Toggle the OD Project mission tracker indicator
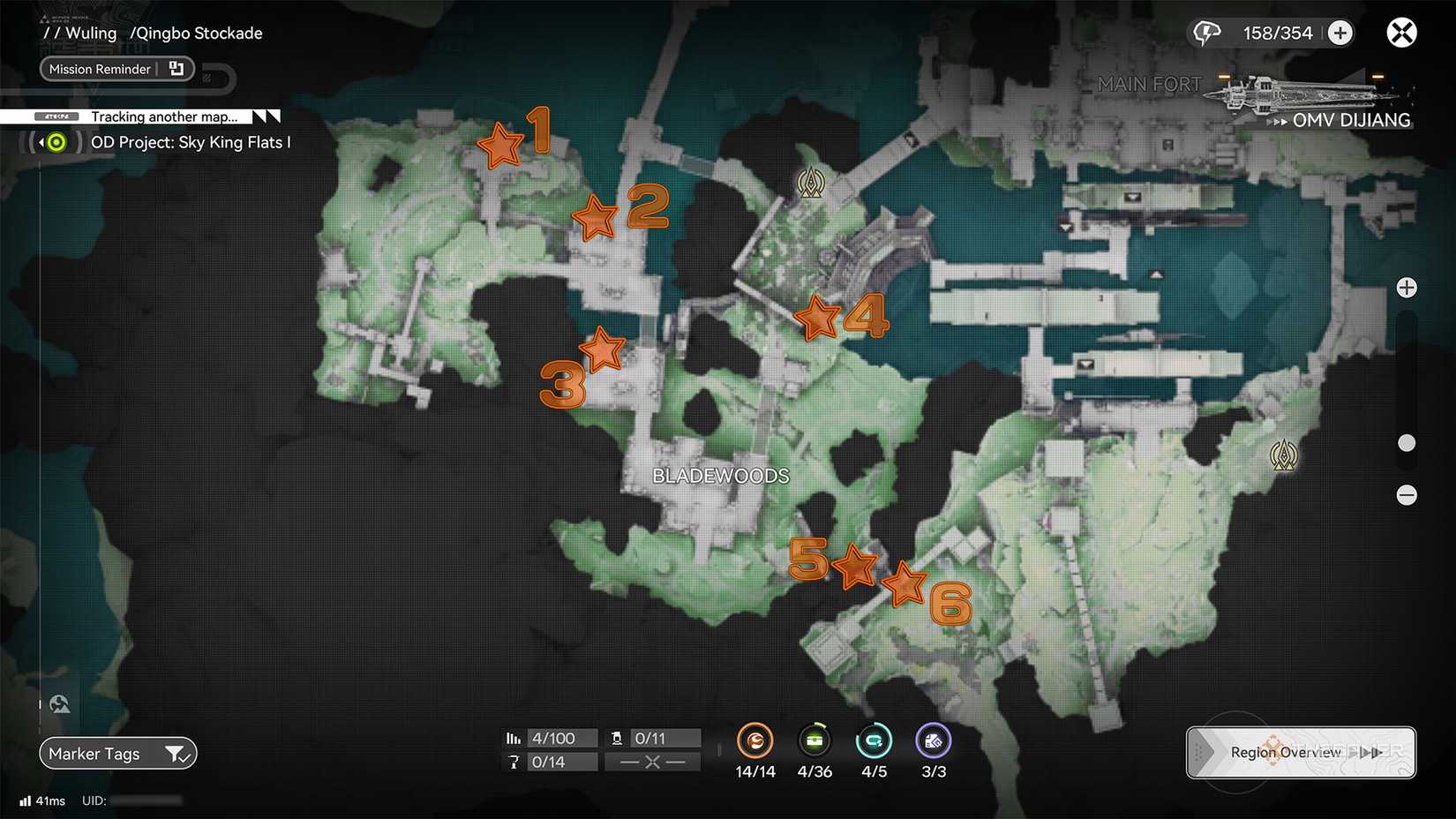1456x819 pixels. pos(55,141)
